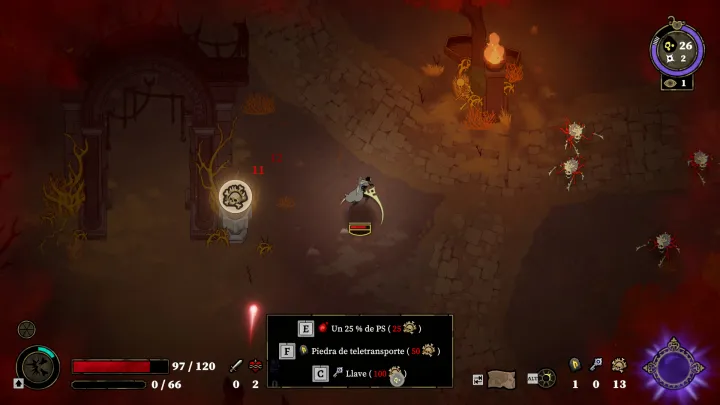Purchase the Piedra de teletransporte

tap(360, 351)
